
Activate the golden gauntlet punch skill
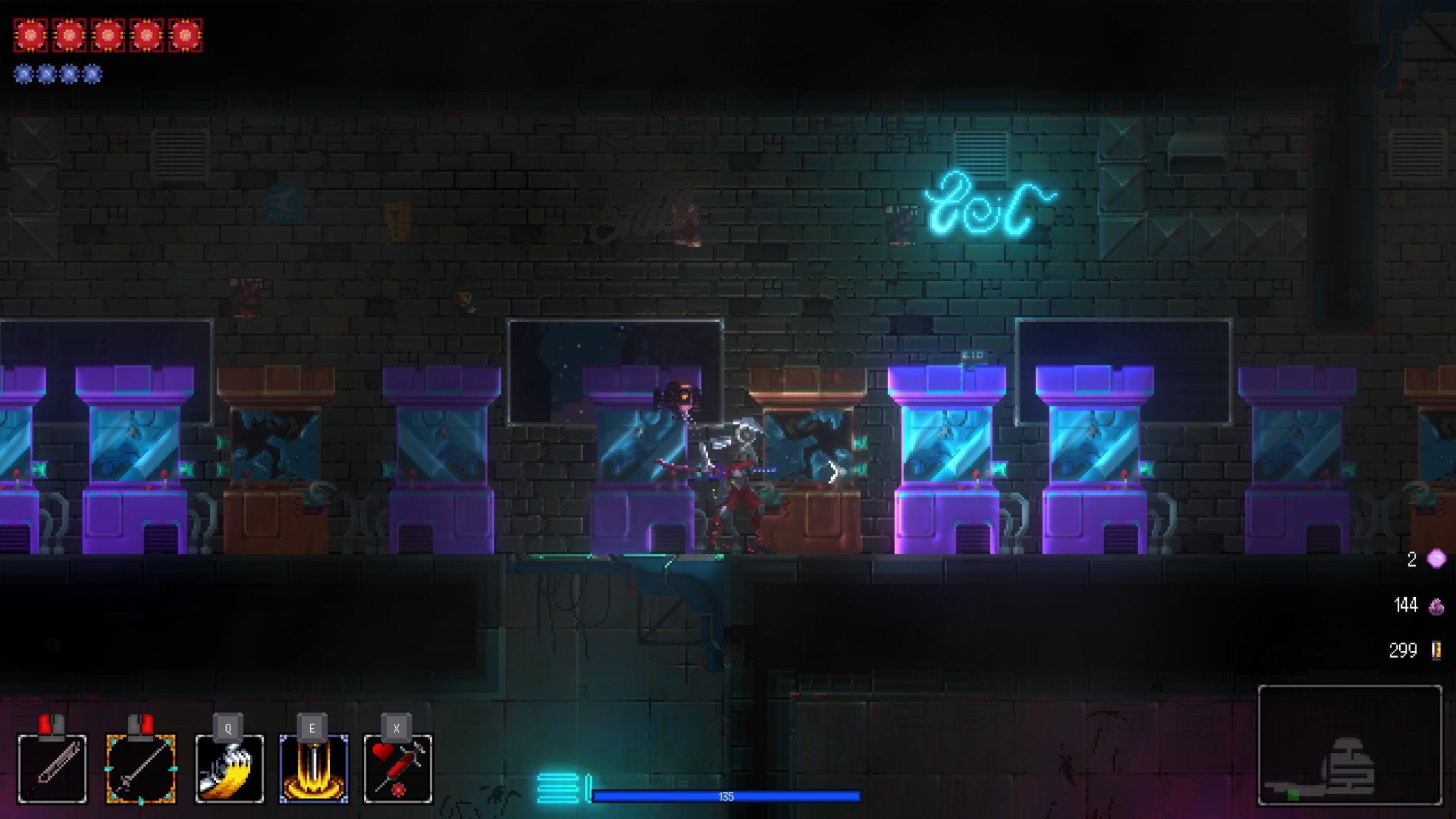point(229,769)
